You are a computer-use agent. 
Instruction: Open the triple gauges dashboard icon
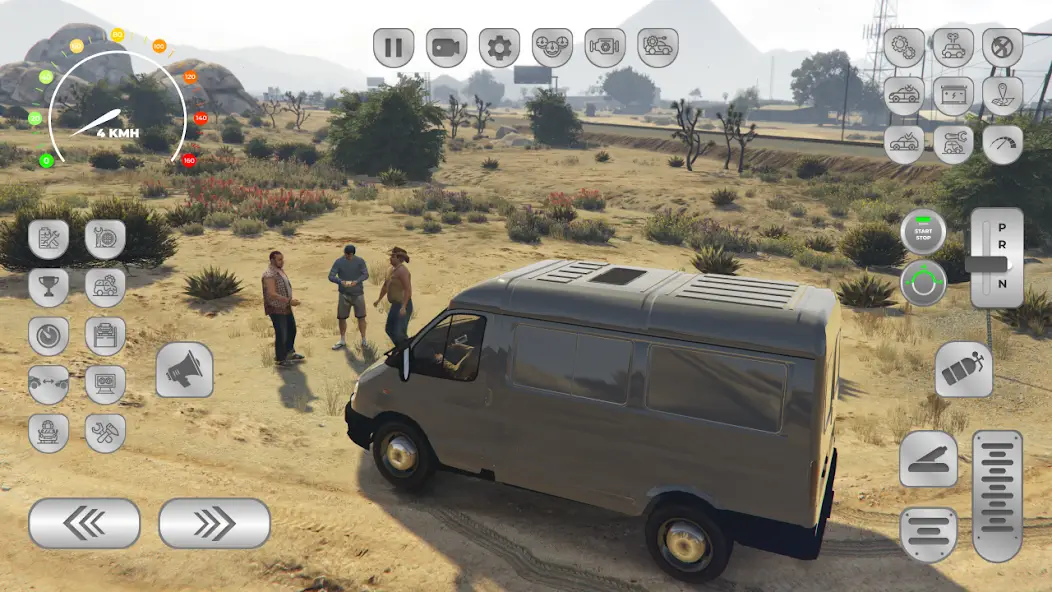click(x=552, y=47)
